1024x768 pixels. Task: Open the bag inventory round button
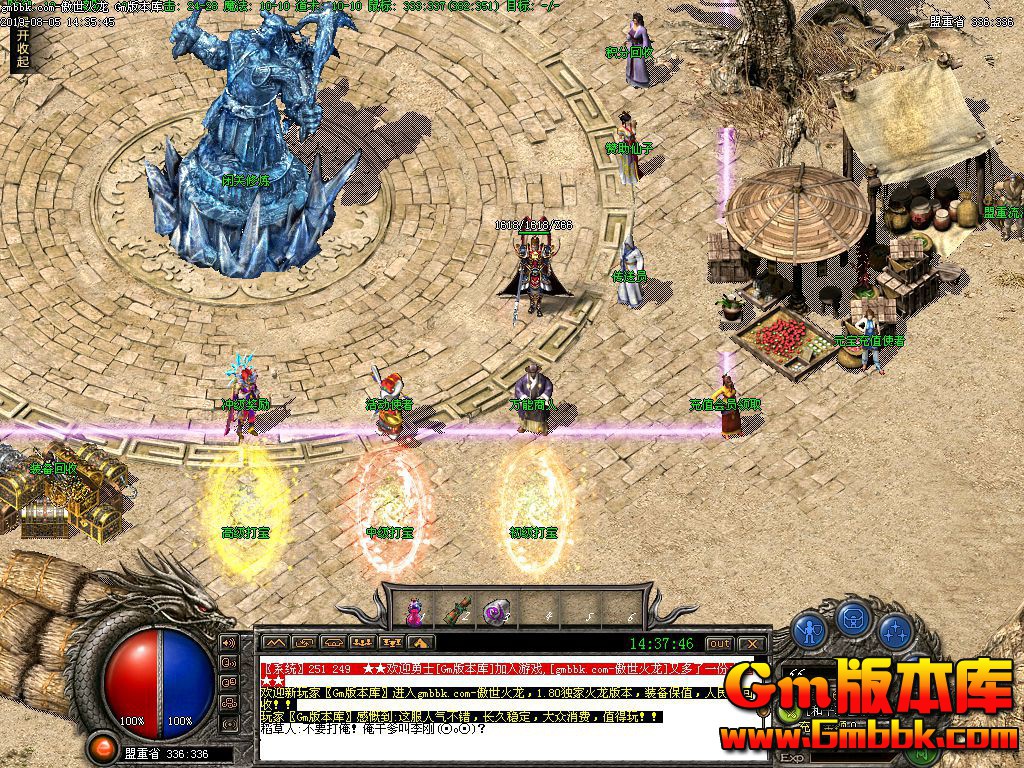click(852, 620)
